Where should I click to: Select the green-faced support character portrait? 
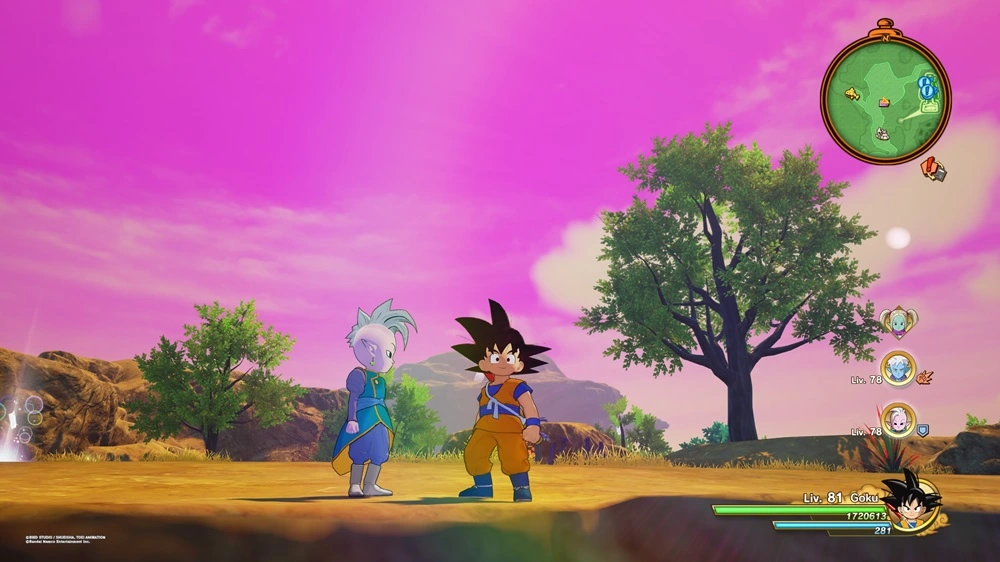[898, 322]
